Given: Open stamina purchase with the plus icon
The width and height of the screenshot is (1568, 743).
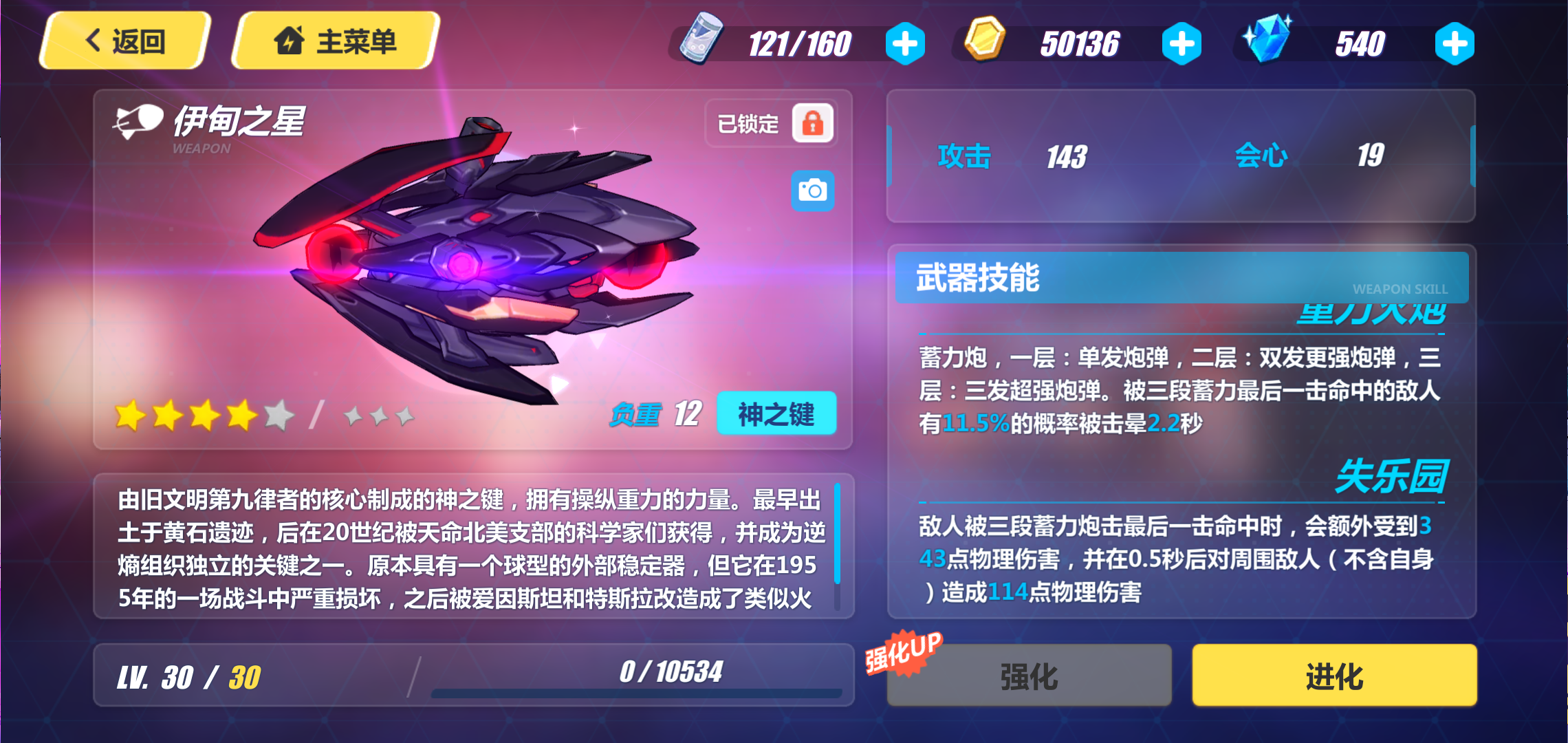Looking at the screenshot, I should pyautogui.click(x=906, y=43).
